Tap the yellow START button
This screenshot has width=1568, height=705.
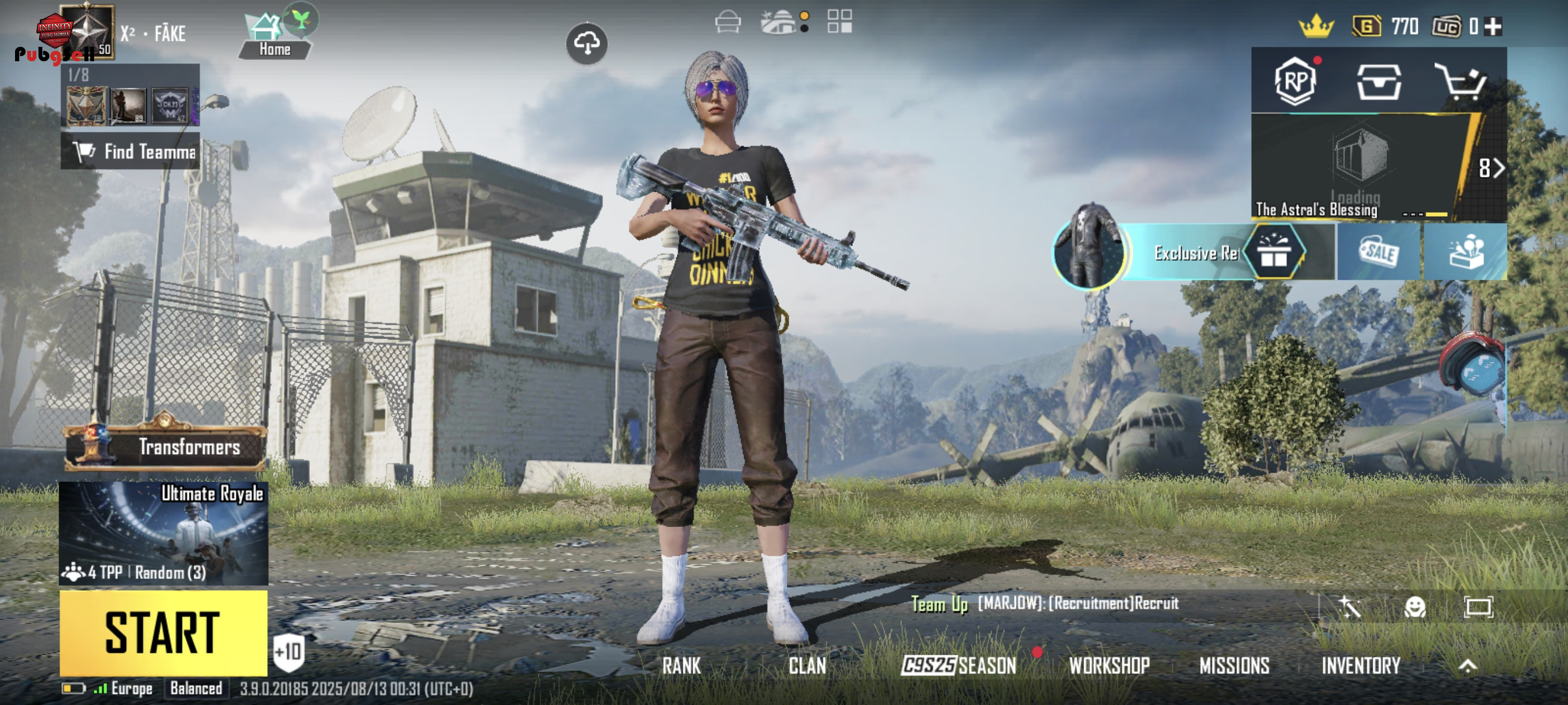163,633
